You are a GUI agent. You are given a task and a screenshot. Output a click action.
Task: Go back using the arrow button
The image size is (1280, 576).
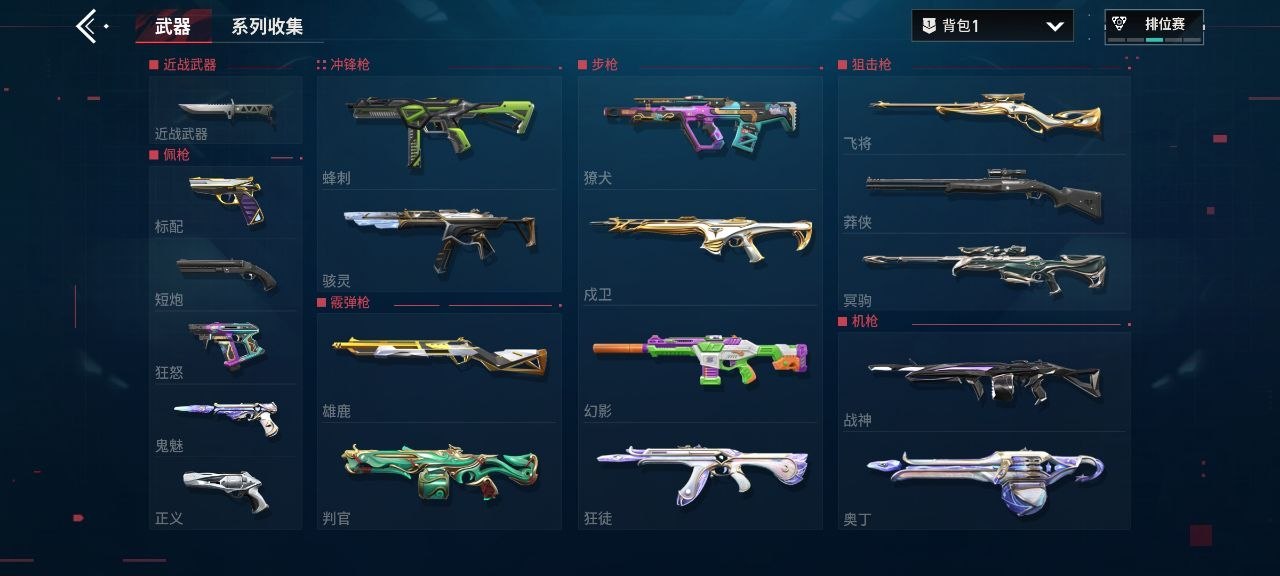pyautogui.click(x=88, y=26)
